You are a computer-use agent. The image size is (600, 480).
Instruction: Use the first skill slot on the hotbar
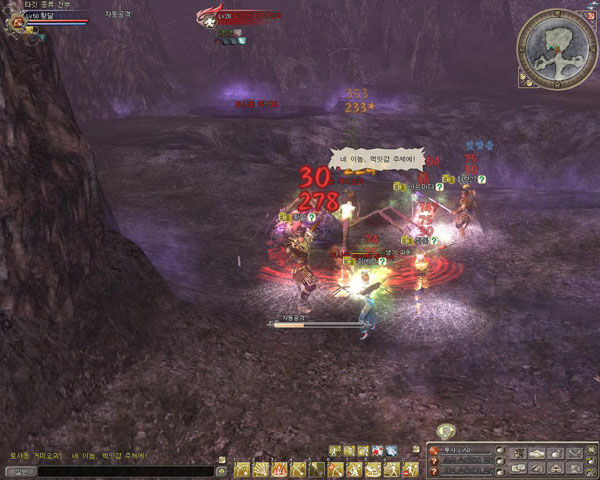[x=241, y=469]
